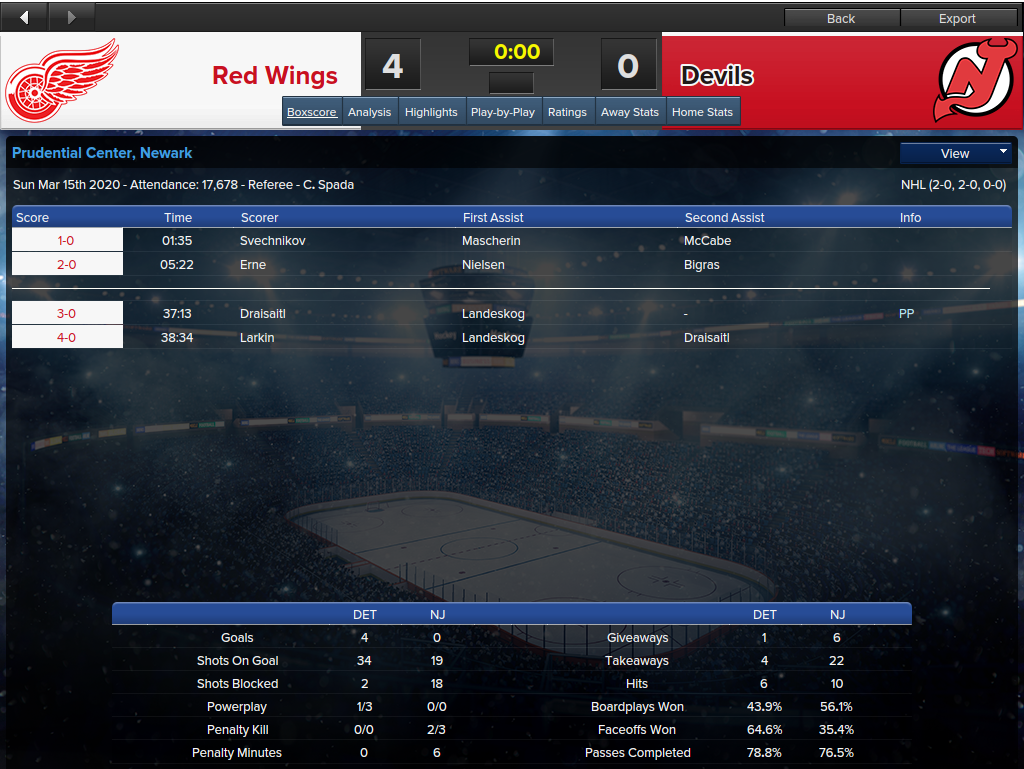Open the Ratings tab
Screen dimensions: 1024x769
[x=567, y=112]
